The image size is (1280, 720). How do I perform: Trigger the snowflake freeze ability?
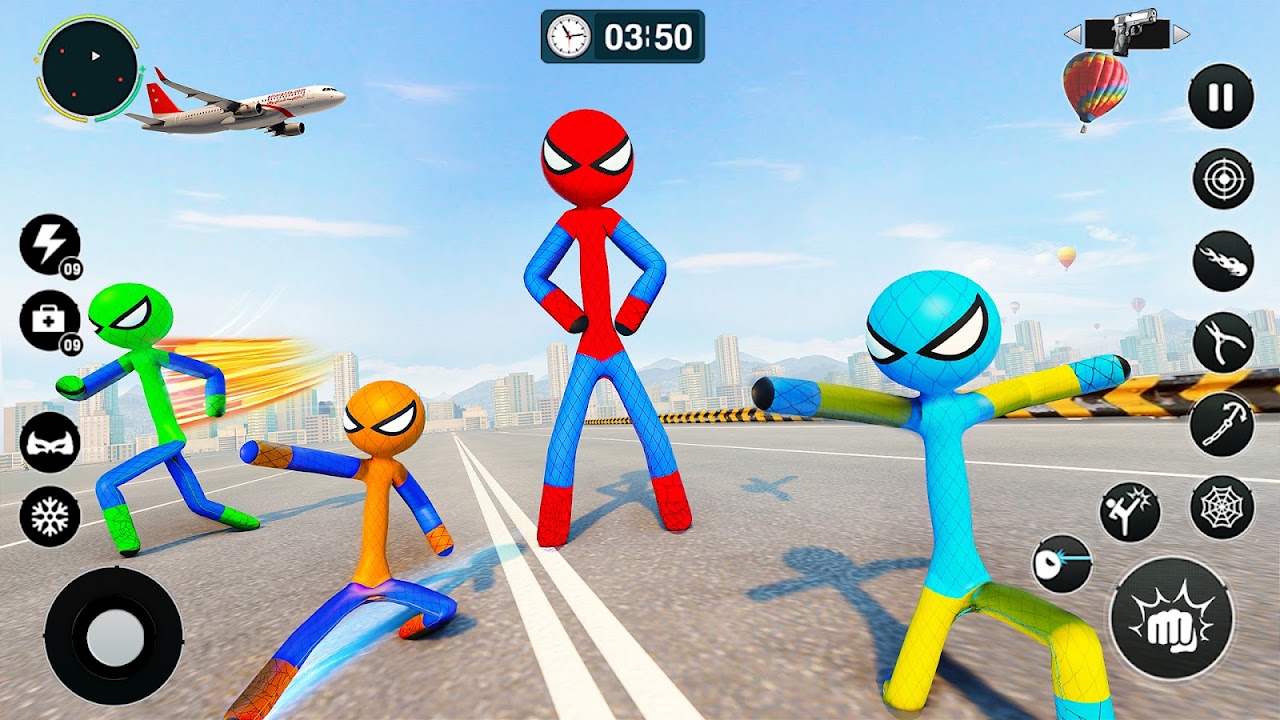pos(50,517)
